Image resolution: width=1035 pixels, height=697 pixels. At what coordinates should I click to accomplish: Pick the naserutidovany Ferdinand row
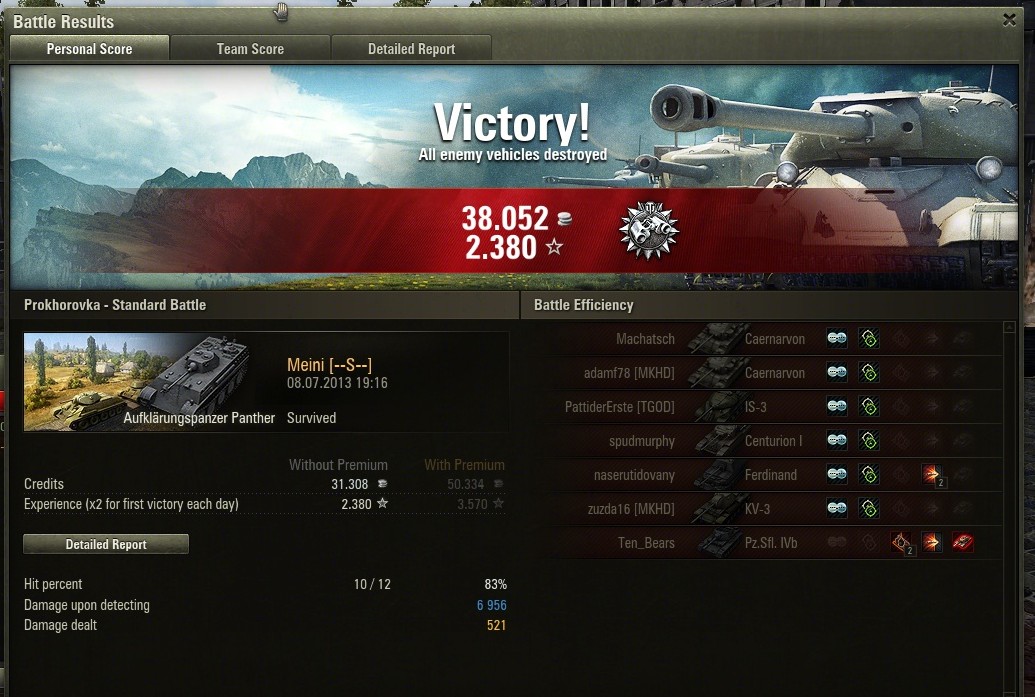pos(680,475)
